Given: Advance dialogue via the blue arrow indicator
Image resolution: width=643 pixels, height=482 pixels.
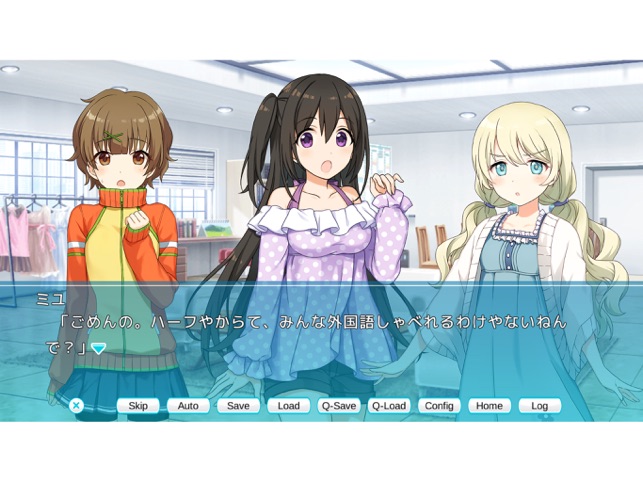Looking at the screenshot, I should (x=99, y=348).
